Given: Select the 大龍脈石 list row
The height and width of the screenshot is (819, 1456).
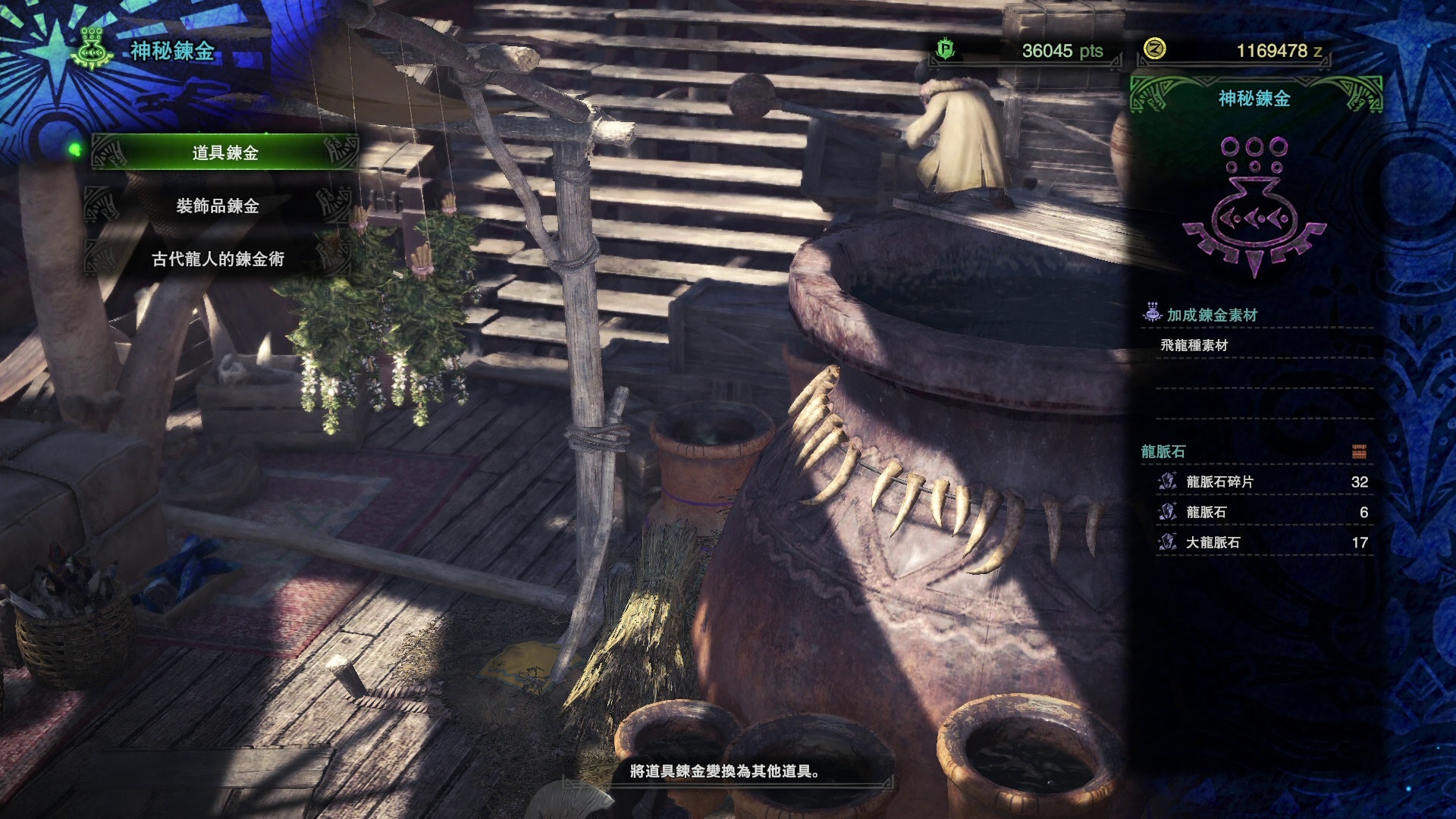Looking at the screenshot, I should coord(1263,542).
